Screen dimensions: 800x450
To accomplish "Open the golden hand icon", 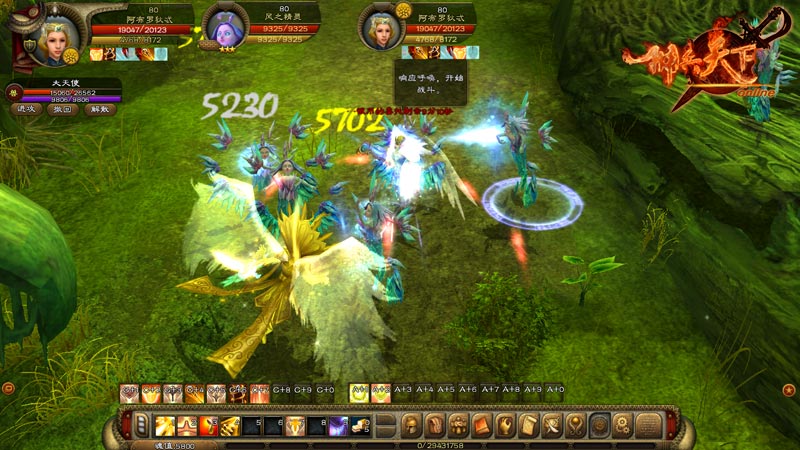I will point(506,426).
